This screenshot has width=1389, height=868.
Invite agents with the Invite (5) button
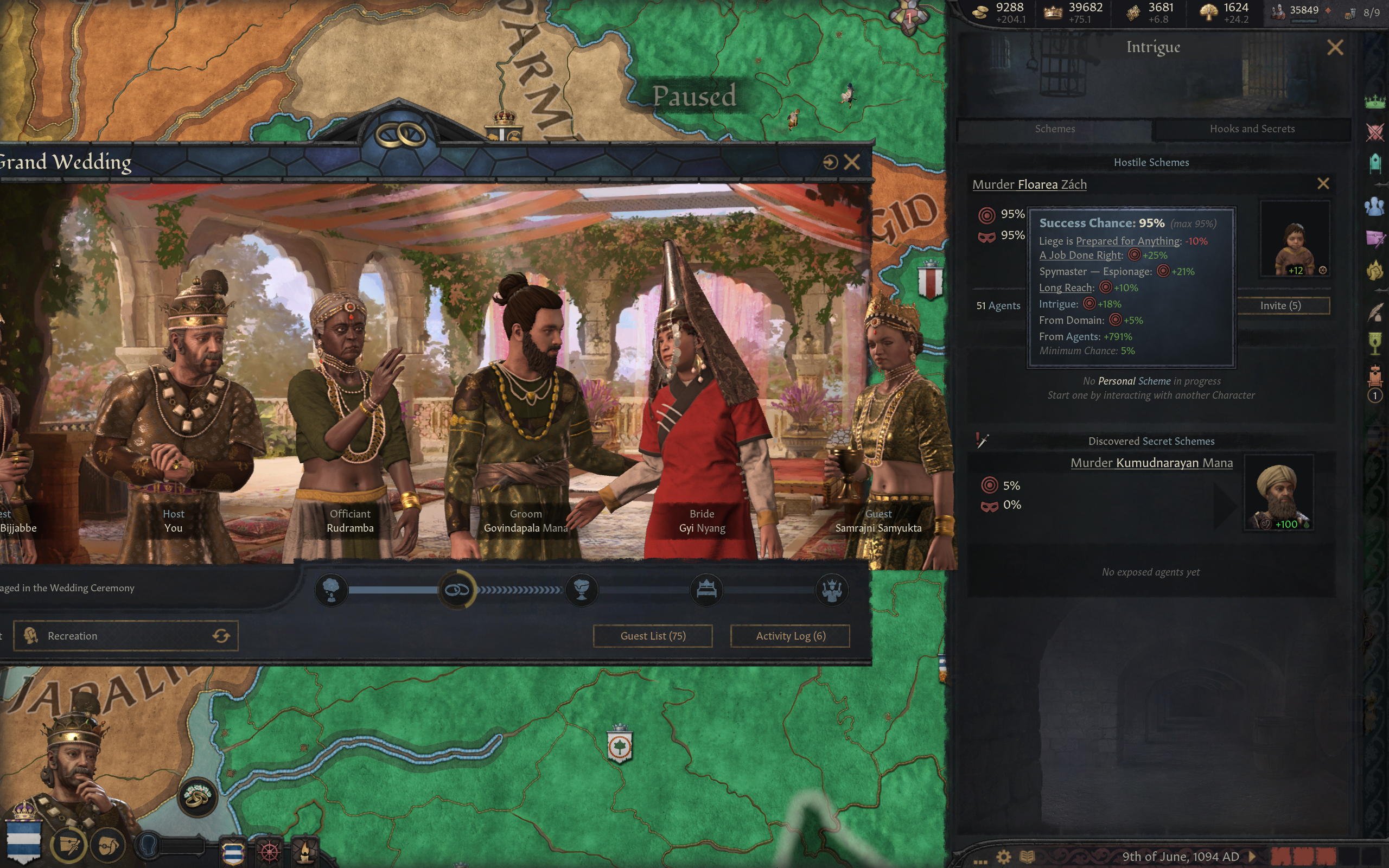point(1280,305)
